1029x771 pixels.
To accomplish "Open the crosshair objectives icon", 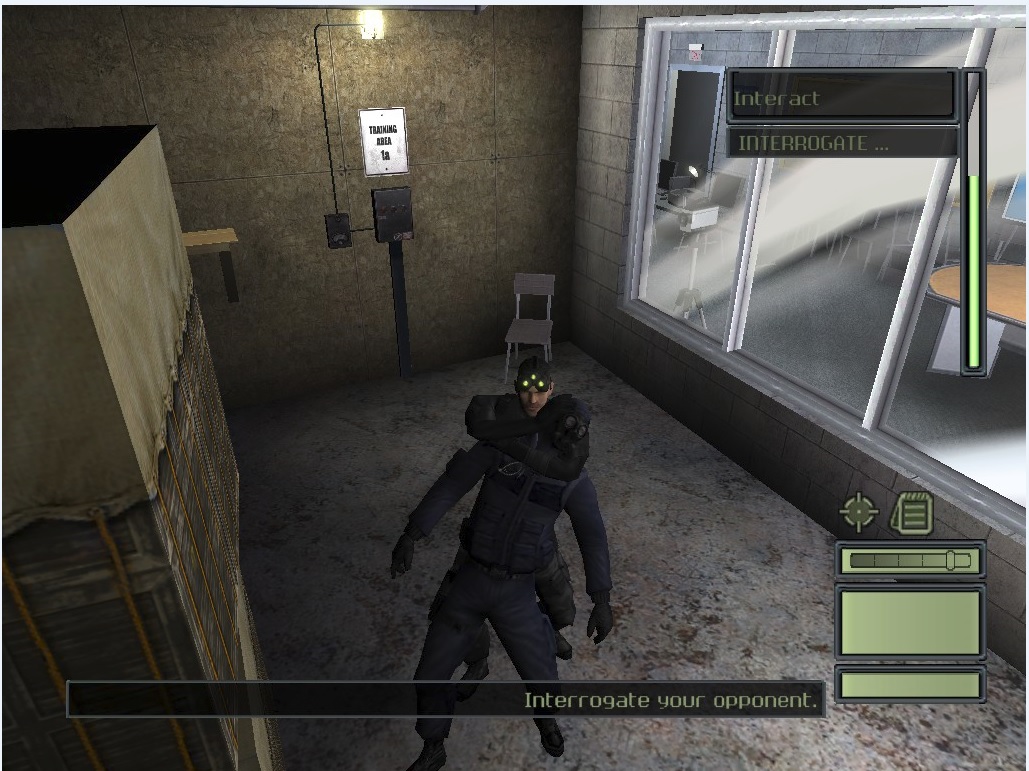I will click(x=858, y=512).
